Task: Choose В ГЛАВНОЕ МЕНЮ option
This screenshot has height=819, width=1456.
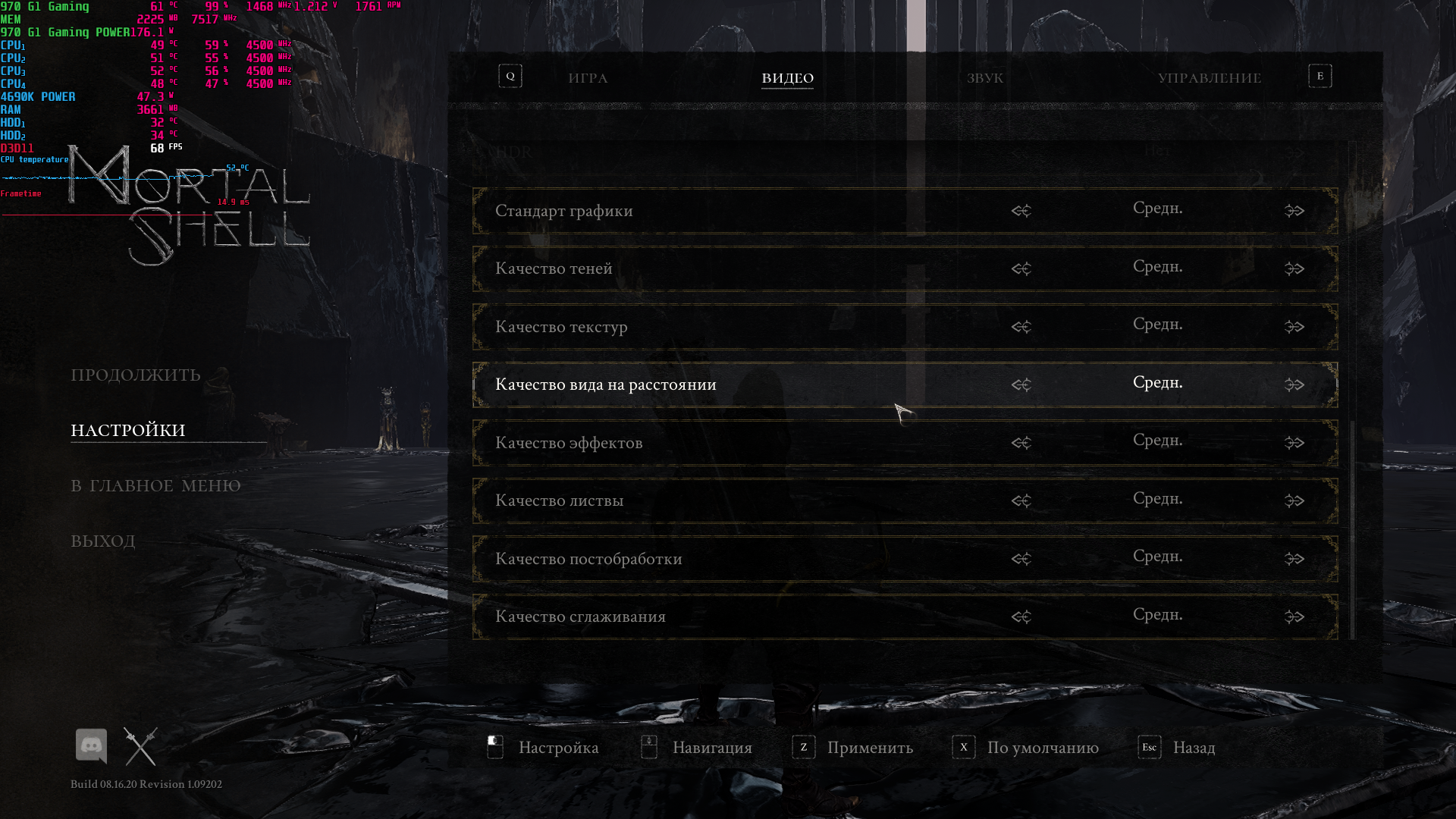Action: pos(155,486)
